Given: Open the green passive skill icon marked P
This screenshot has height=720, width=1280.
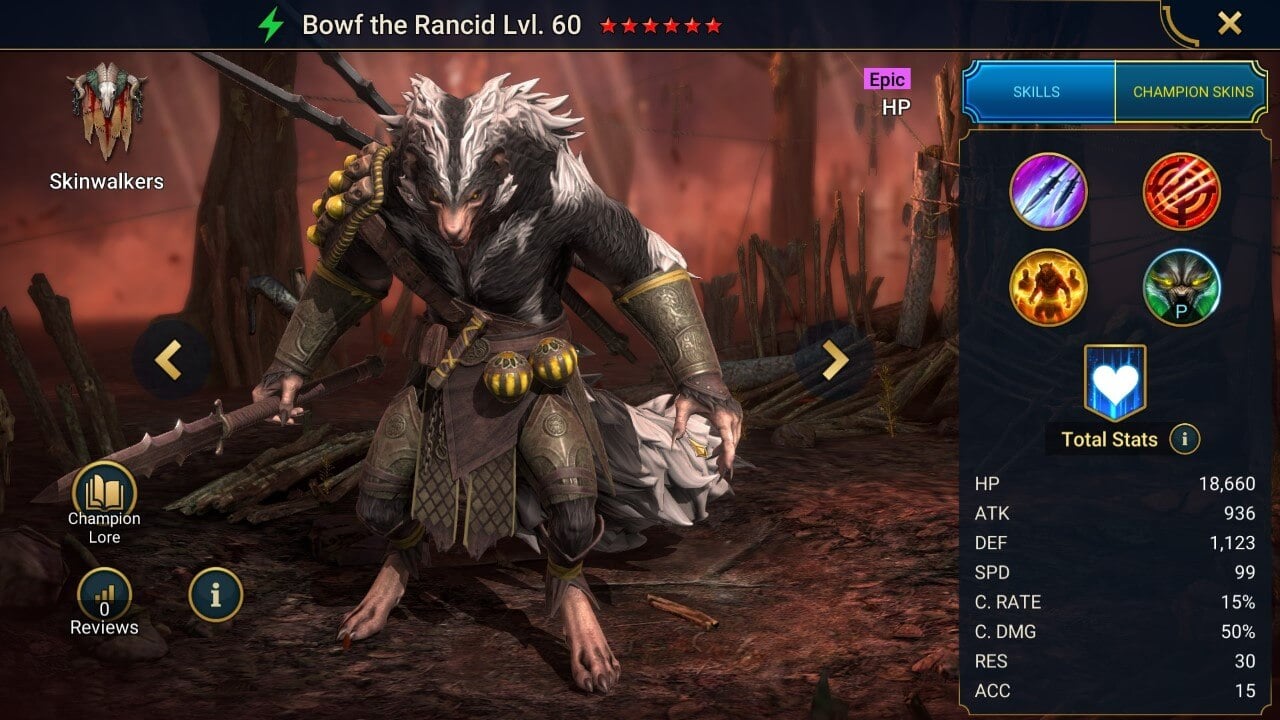Looking at the screenshot, I should click(x=1183, y=287).
